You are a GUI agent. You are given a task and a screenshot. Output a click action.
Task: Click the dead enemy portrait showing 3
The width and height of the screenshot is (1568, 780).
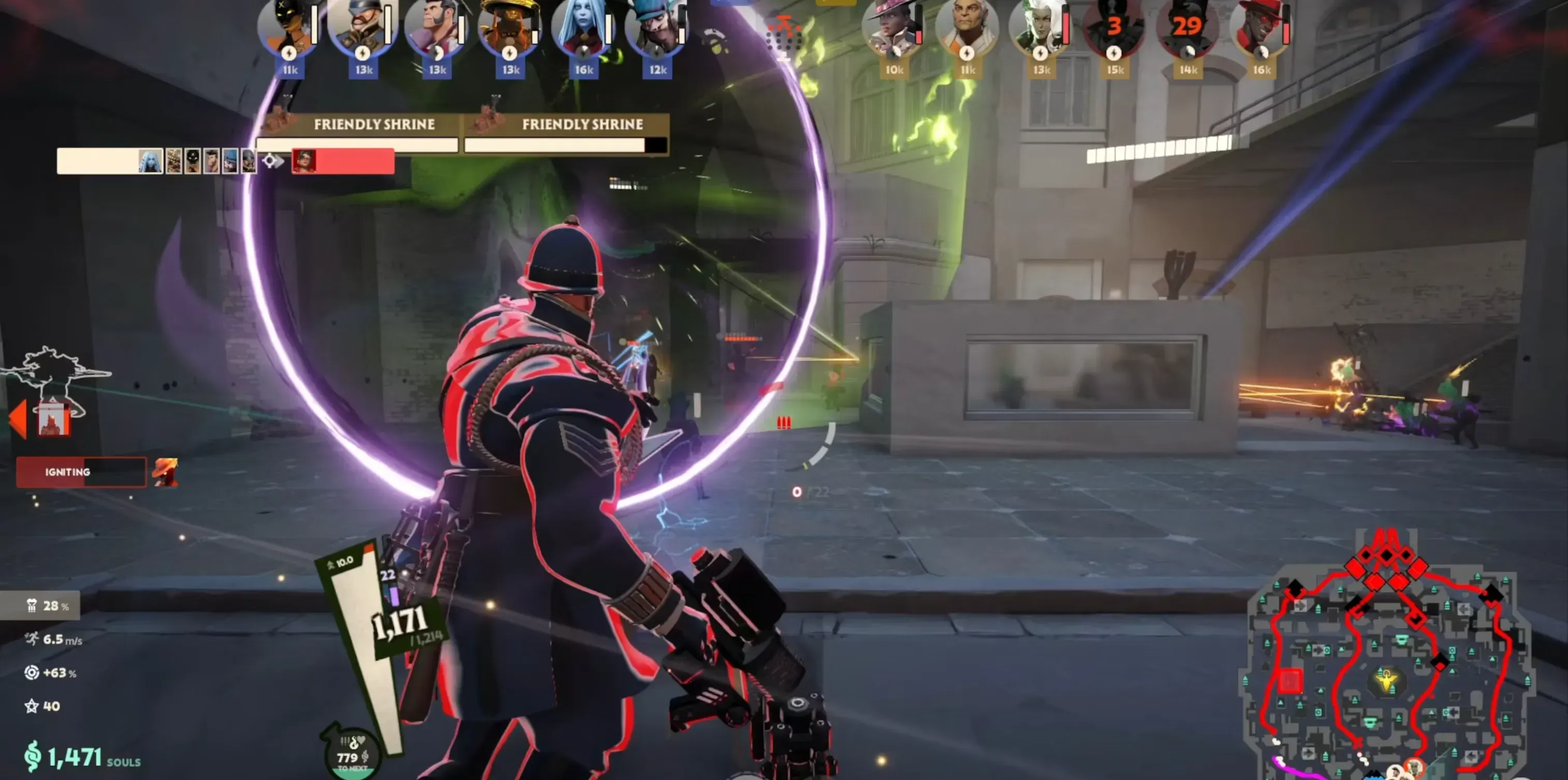tap(1114, 27)
